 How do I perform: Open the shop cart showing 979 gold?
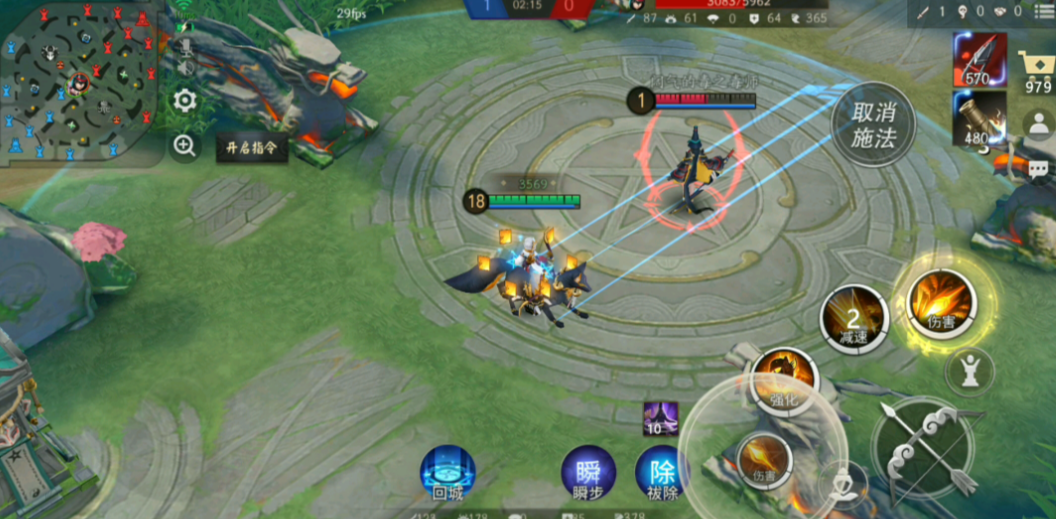(x=1038, y=72)
